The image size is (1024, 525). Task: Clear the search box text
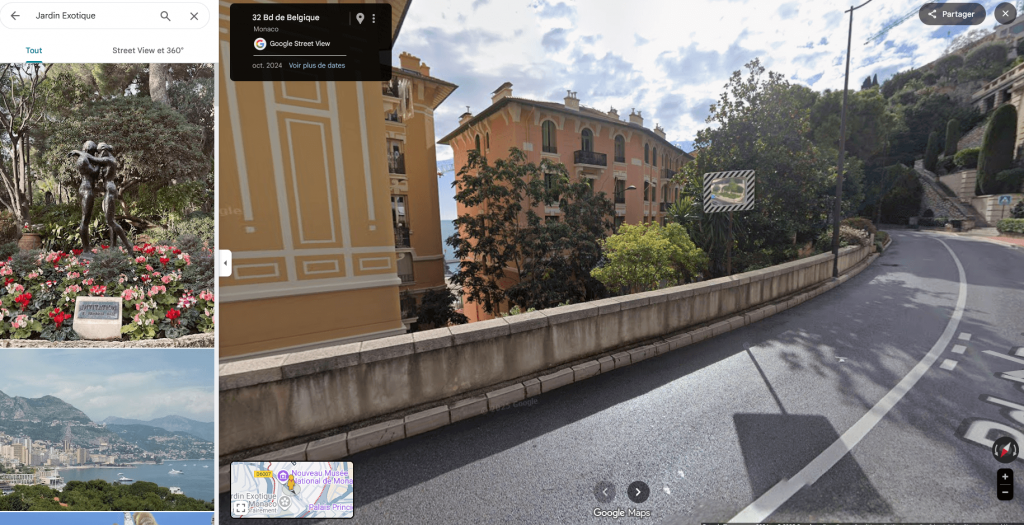(194, 16)
